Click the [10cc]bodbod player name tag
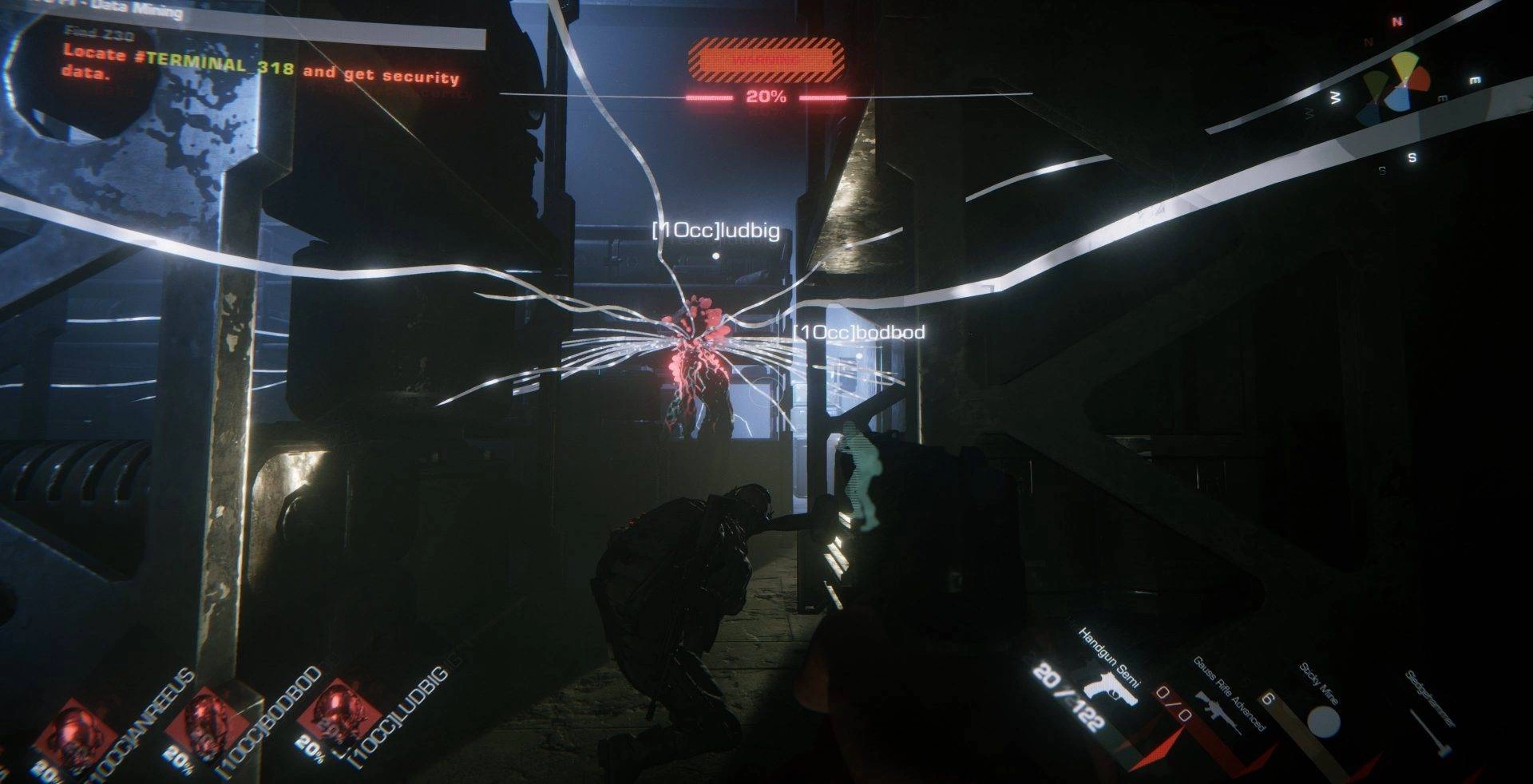The image size is (1533, 784). pos(860,331)
